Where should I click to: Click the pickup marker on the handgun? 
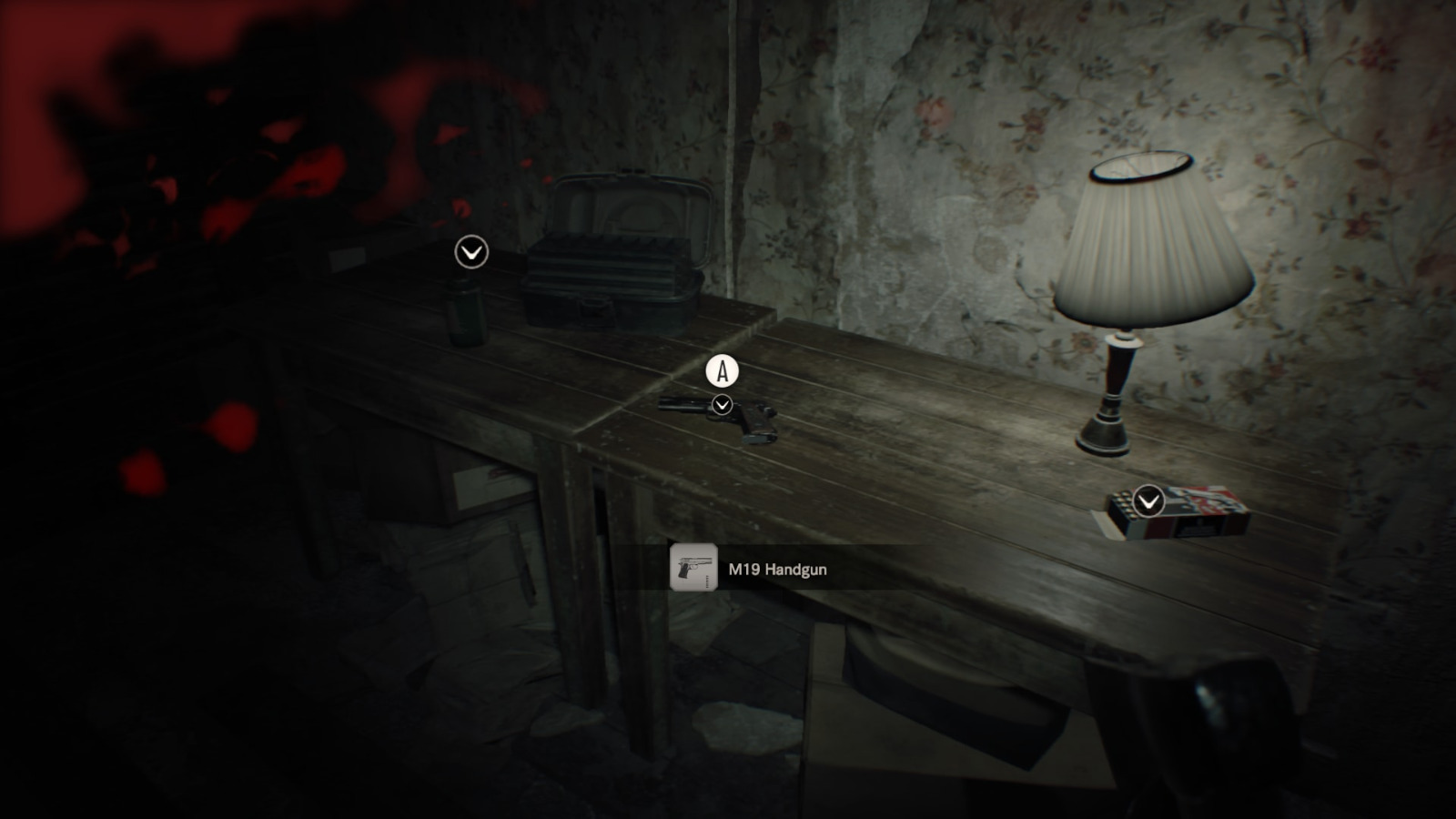[723, 404]
